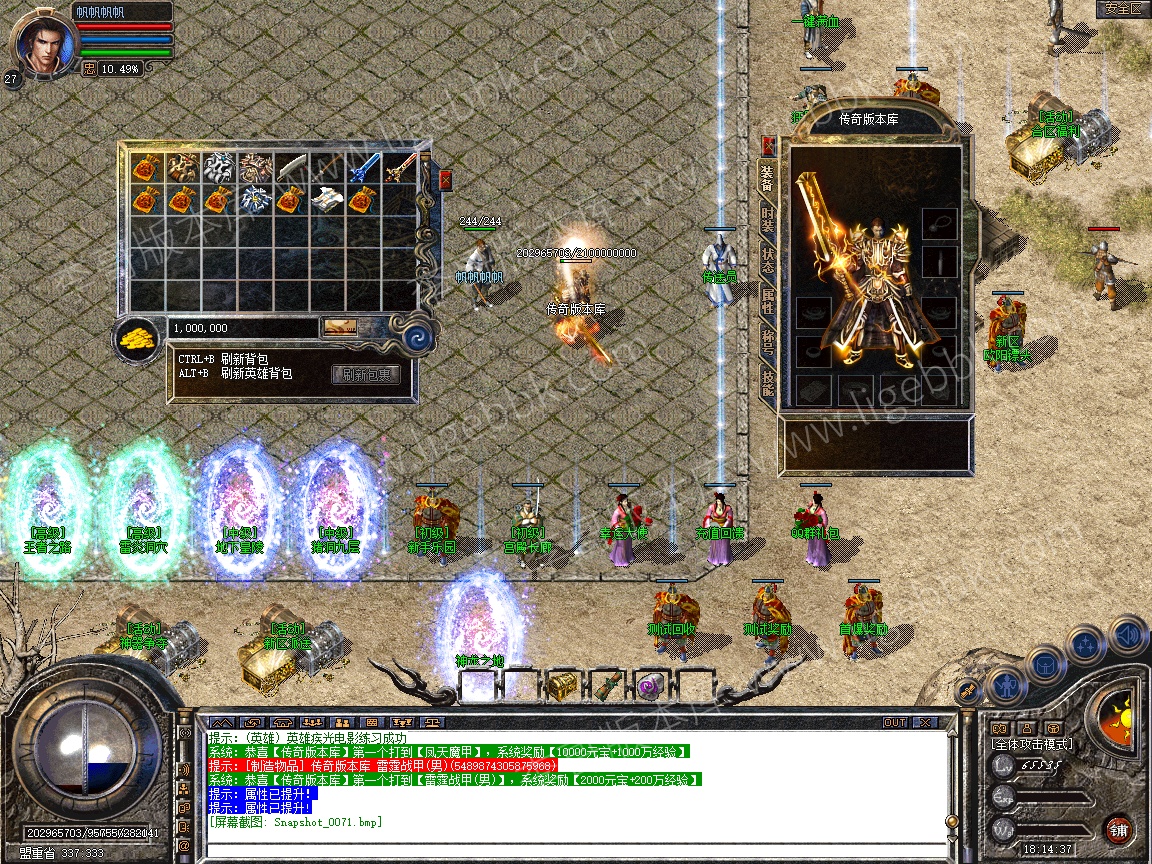Select the white armor item in the bag
The width and height of the screenshot is (1152, 864).
(327, 199)
